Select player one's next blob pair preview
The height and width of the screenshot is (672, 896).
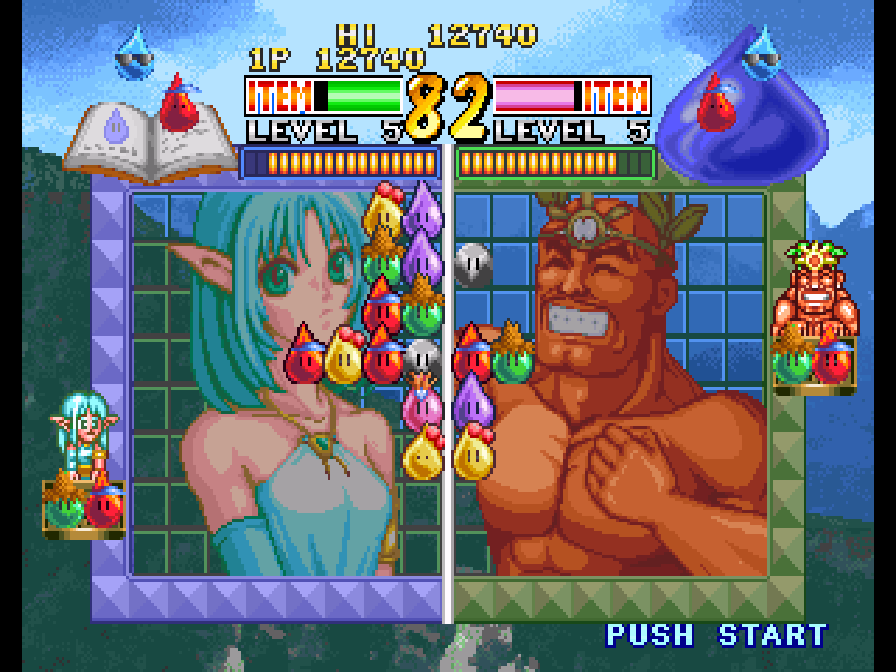point(84,504)
